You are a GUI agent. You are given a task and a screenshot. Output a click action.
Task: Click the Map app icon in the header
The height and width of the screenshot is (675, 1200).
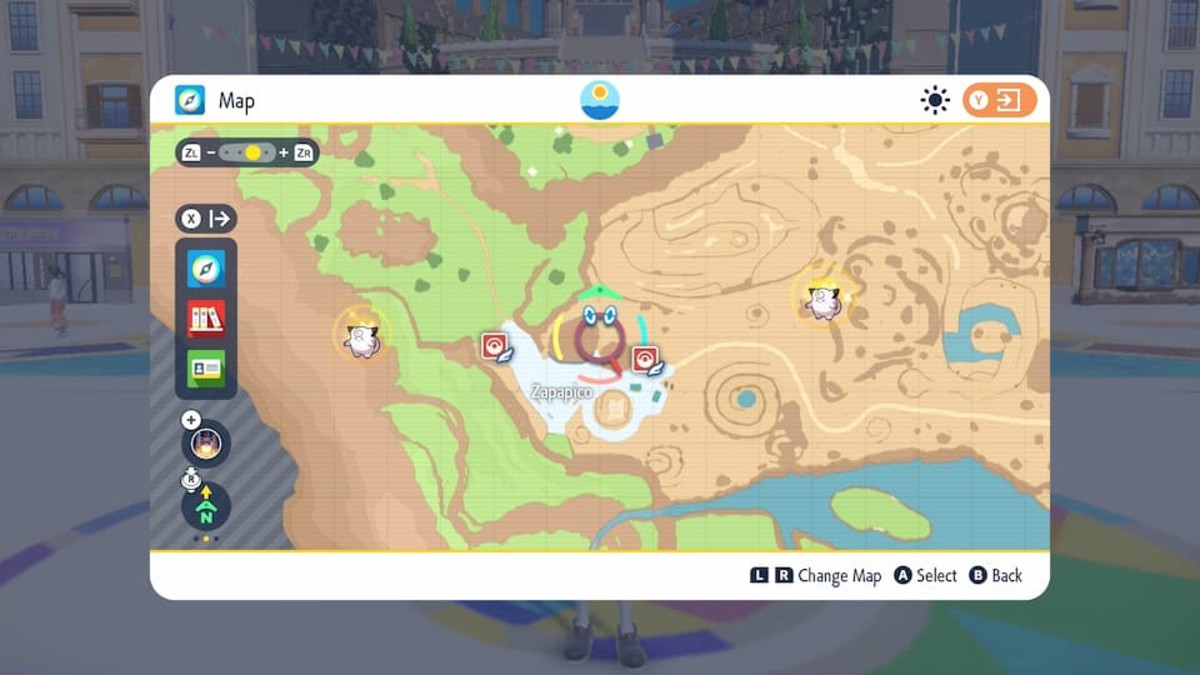tap(190, 100)
